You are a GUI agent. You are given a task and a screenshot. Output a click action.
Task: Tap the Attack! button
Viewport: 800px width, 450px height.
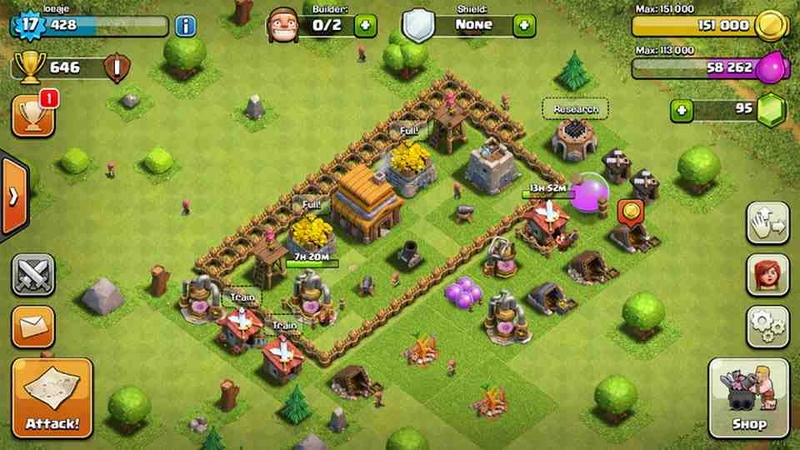coord(52,398)
